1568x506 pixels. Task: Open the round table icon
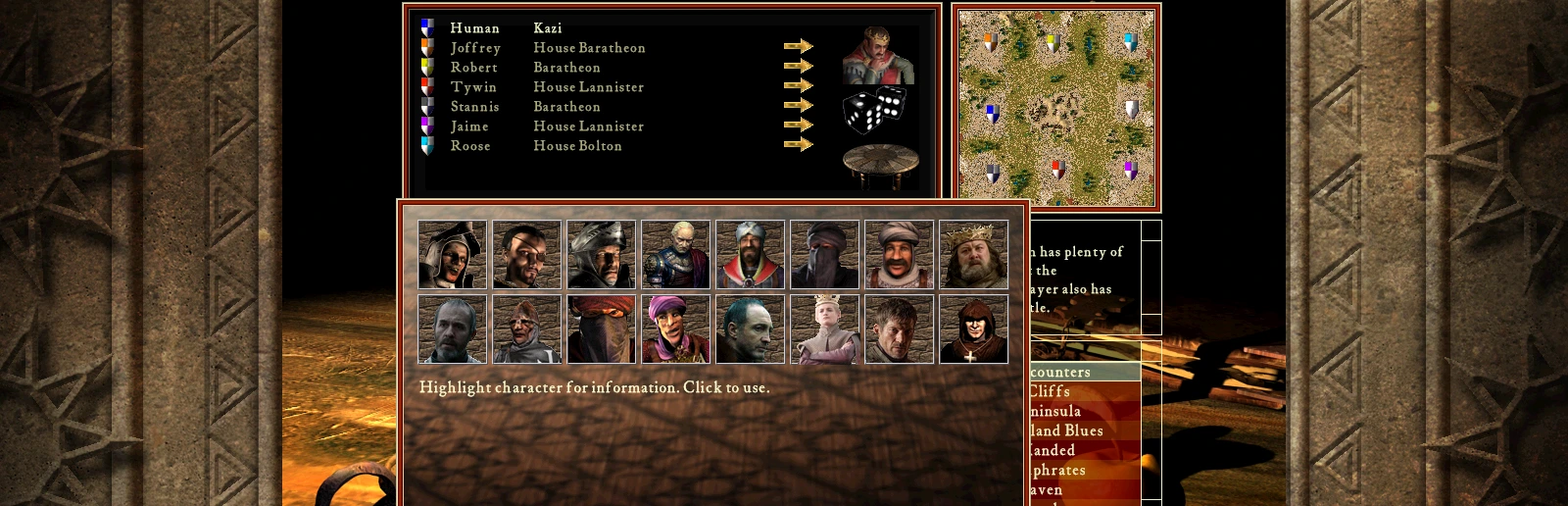(880, 164)
